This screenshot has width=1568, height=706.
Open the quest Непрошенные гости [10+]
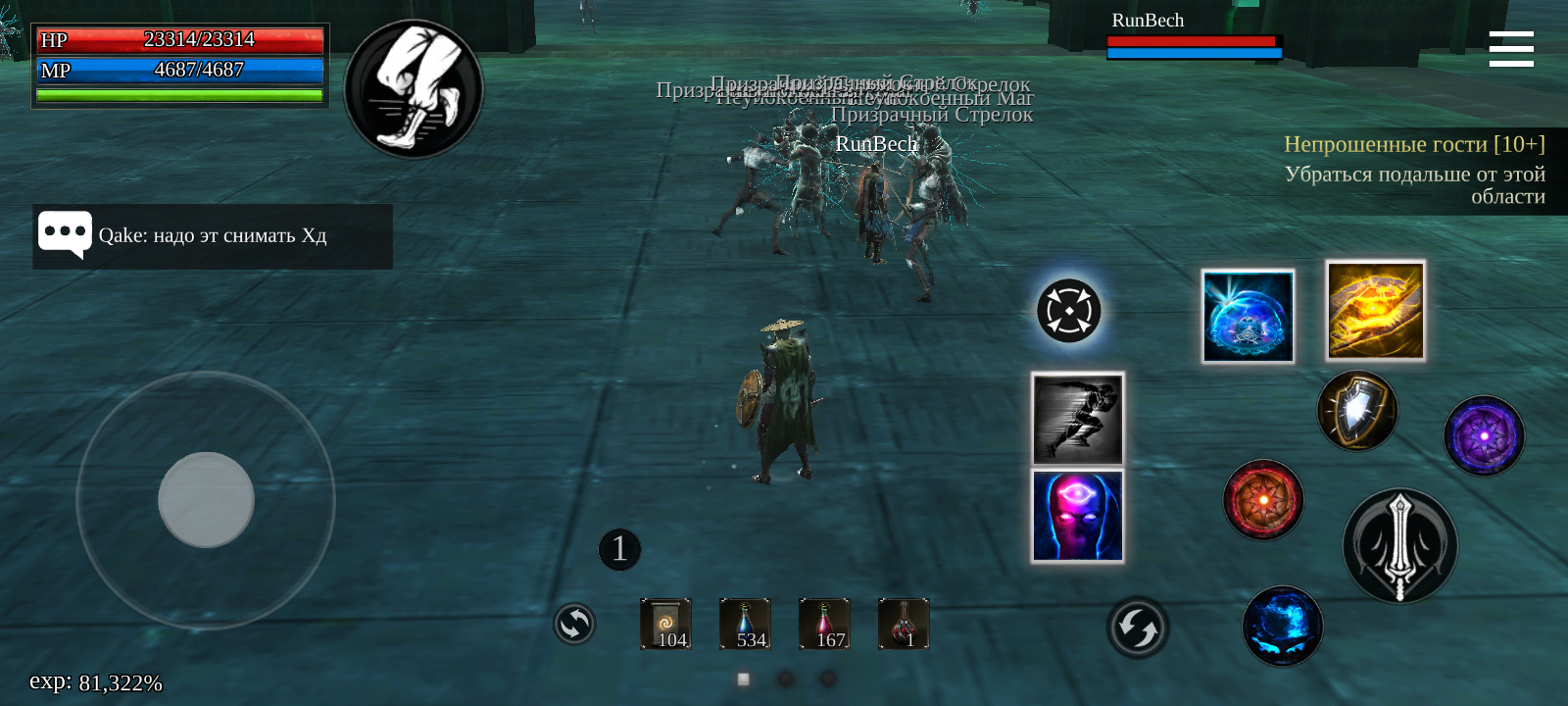click(x=1415, y=144)
